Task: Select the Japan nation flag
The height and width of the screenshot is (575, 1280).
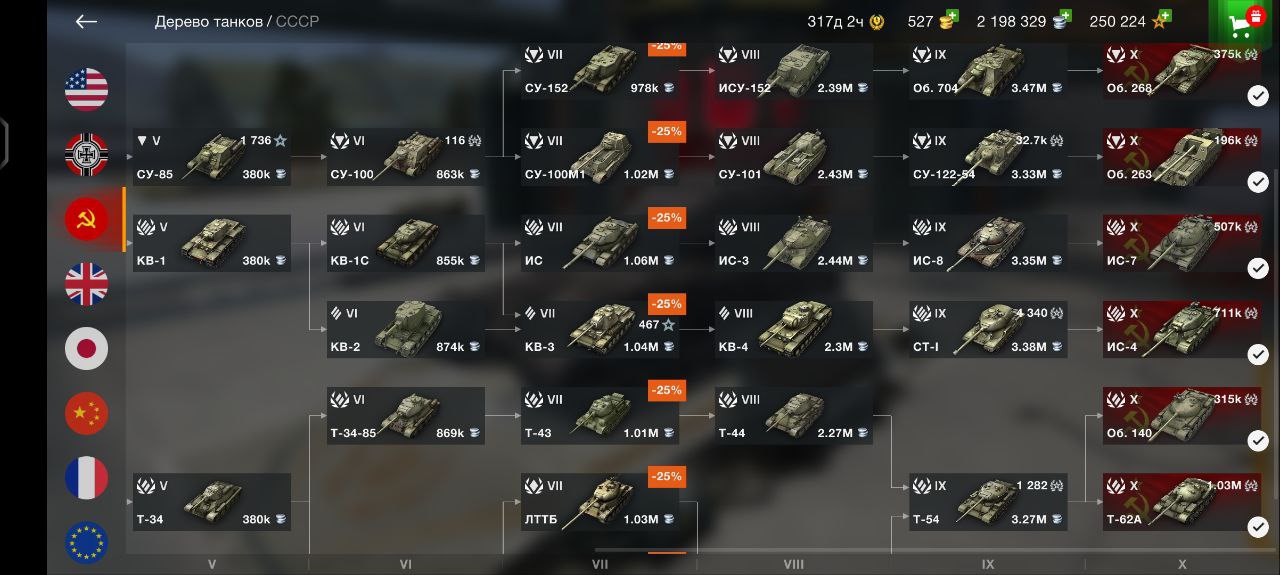Action: tap(87, 349)
